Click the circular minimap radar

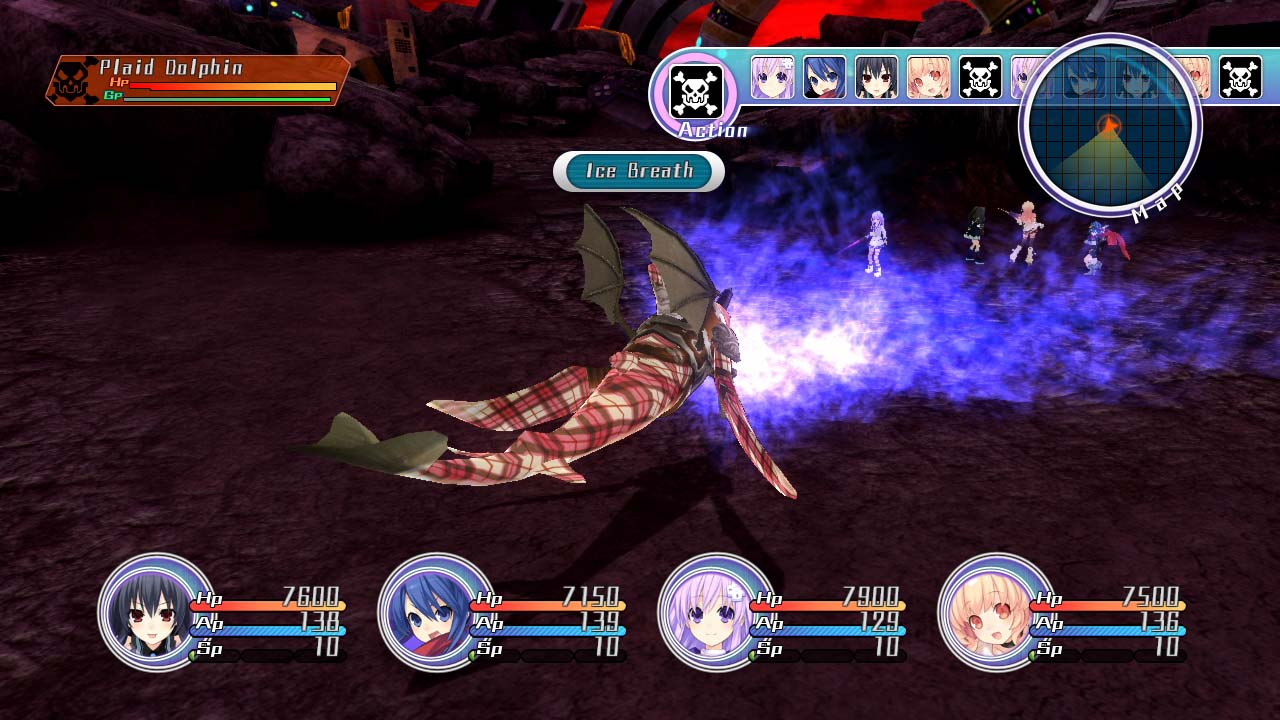tap(1109, 126)
